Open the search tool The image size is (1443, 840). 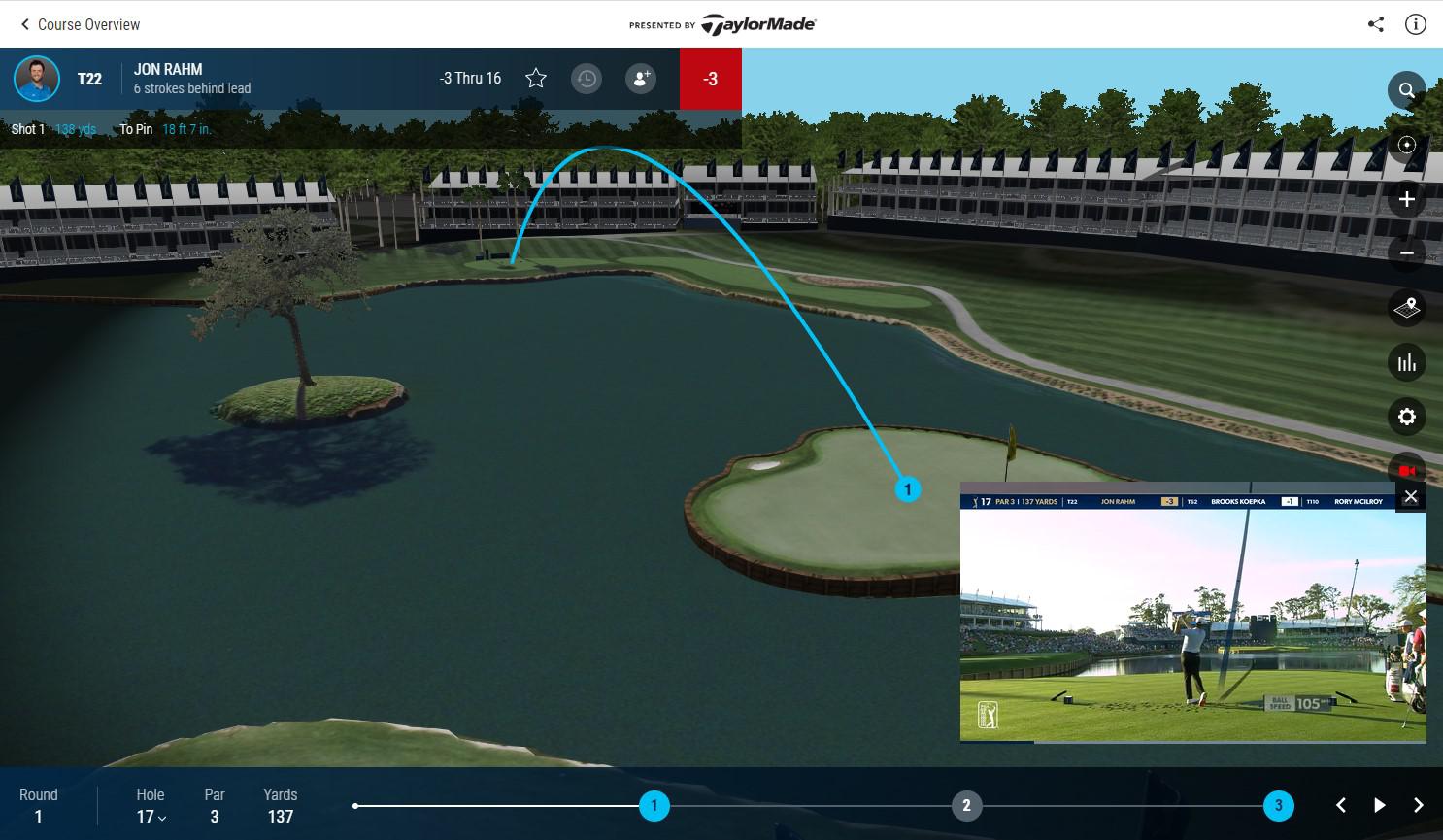pyautogui.click(x=1406, y=89)
